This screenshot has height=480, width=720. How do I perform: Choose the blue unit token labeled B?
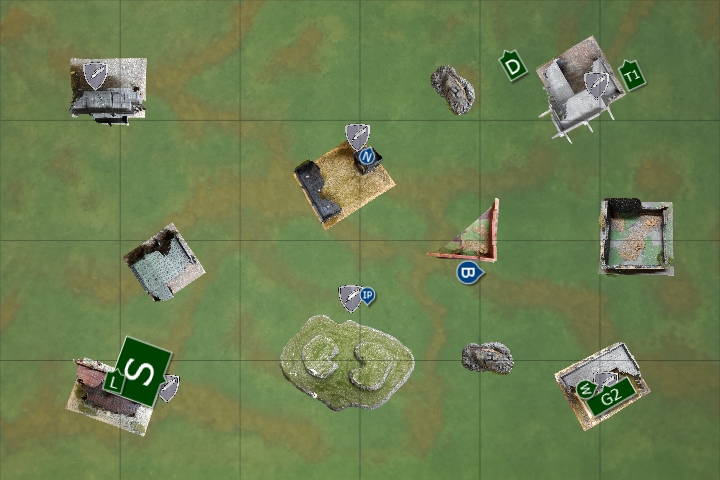(468, 271)
